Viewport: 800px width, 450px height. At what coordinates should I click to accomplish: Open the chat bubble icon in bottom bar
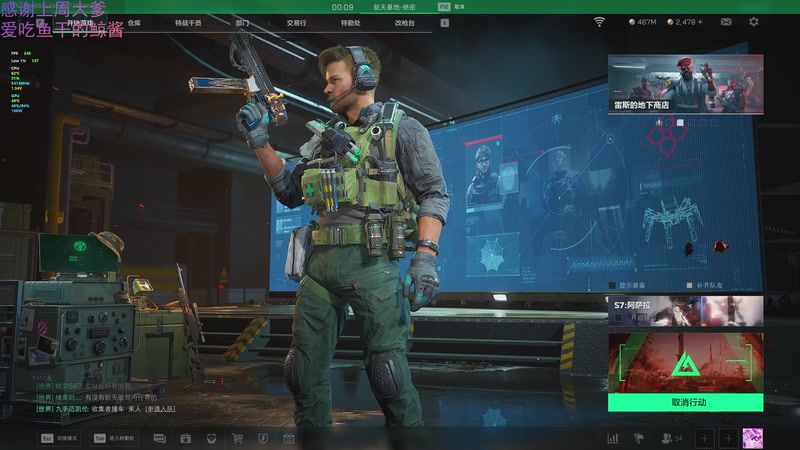point(160,438)
